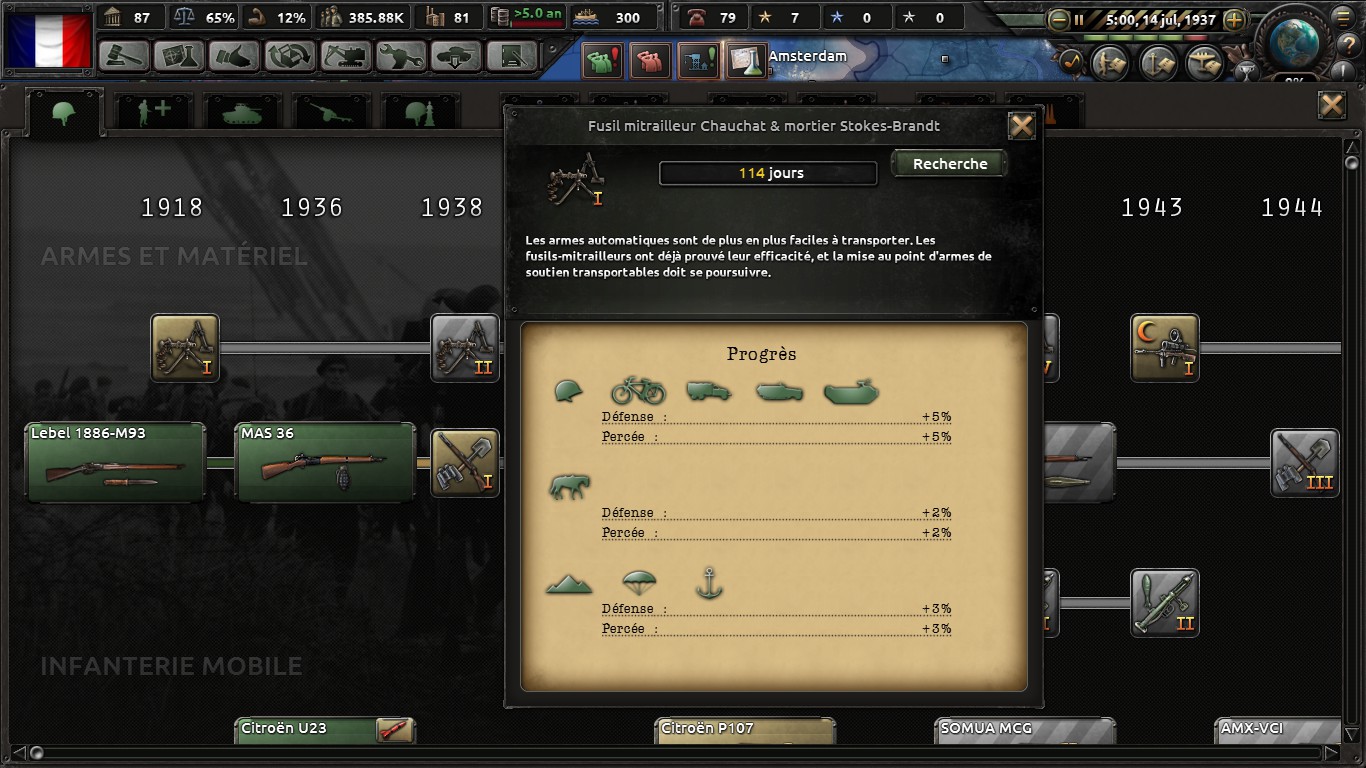This screenshot has height=768, width=1366.
Task: Close the Chauchat technology details popup
Action: 1021,126
